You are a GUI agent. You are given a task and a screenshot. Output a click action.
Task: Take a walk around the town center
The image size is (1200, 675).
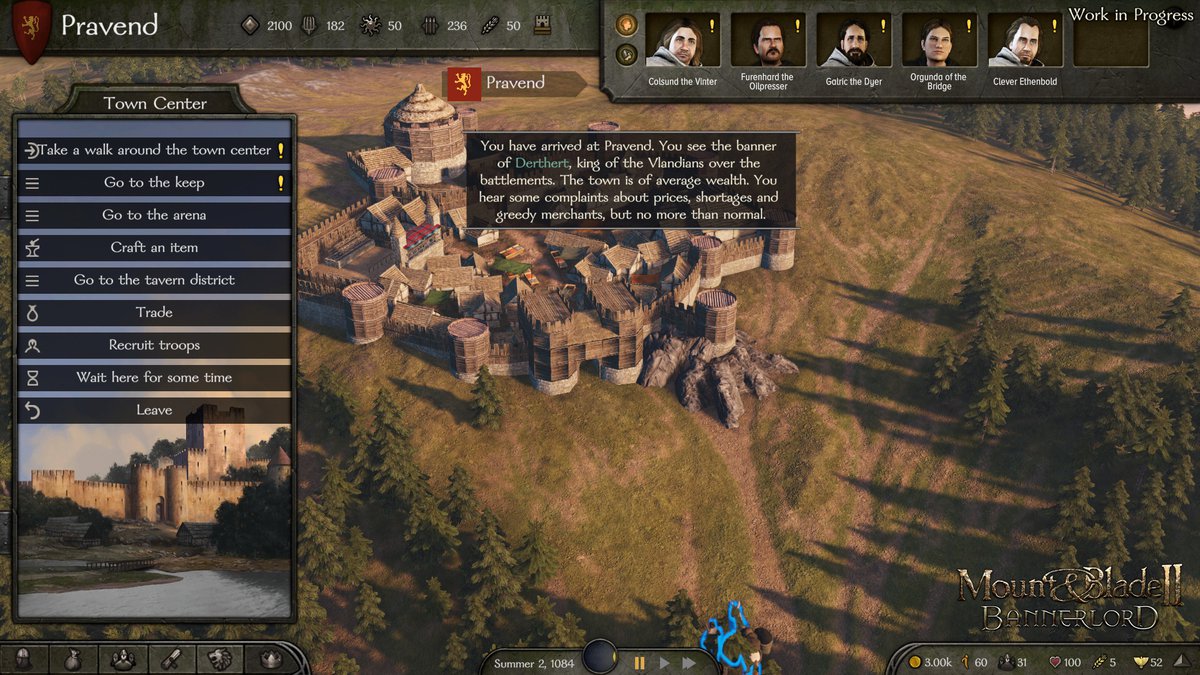click(154, 150)
